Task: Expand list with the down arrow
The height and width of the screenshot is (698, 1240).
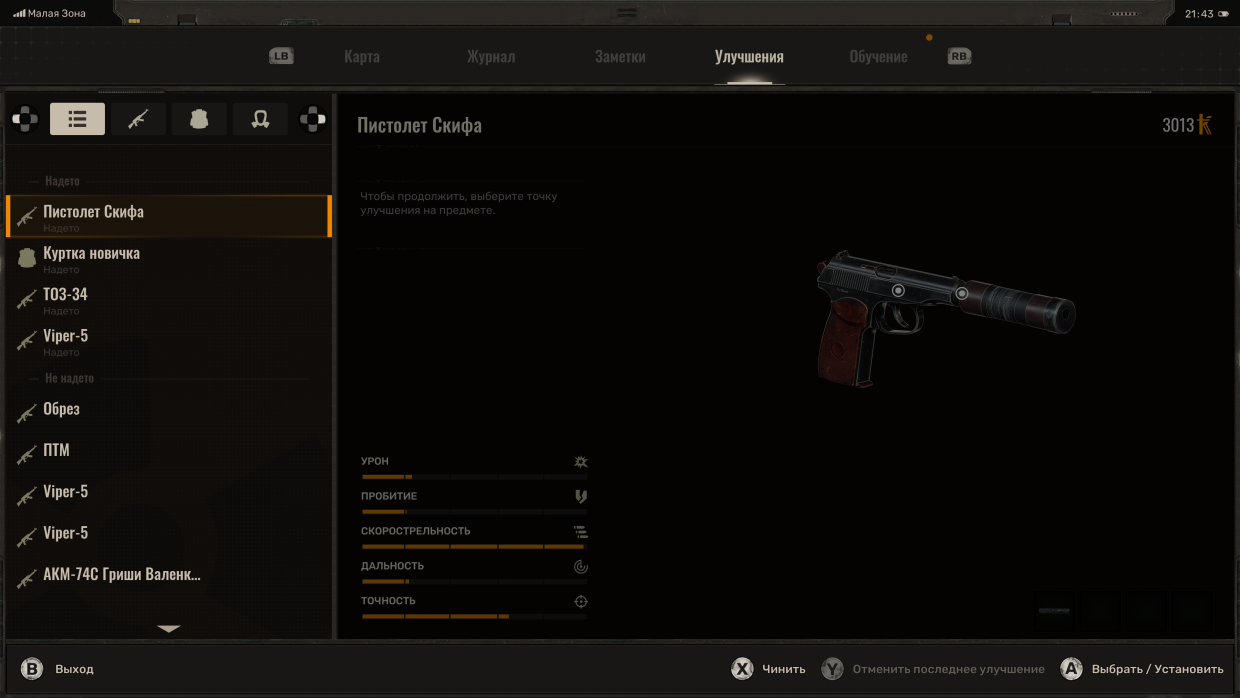Action: click(x=169, y=629)
